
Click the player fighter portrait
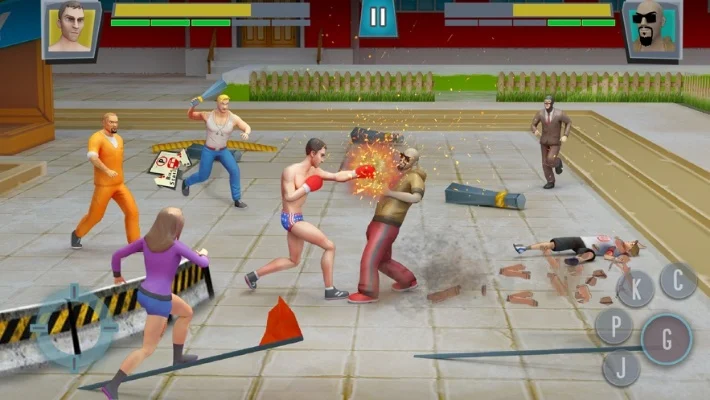coord(70,27)
